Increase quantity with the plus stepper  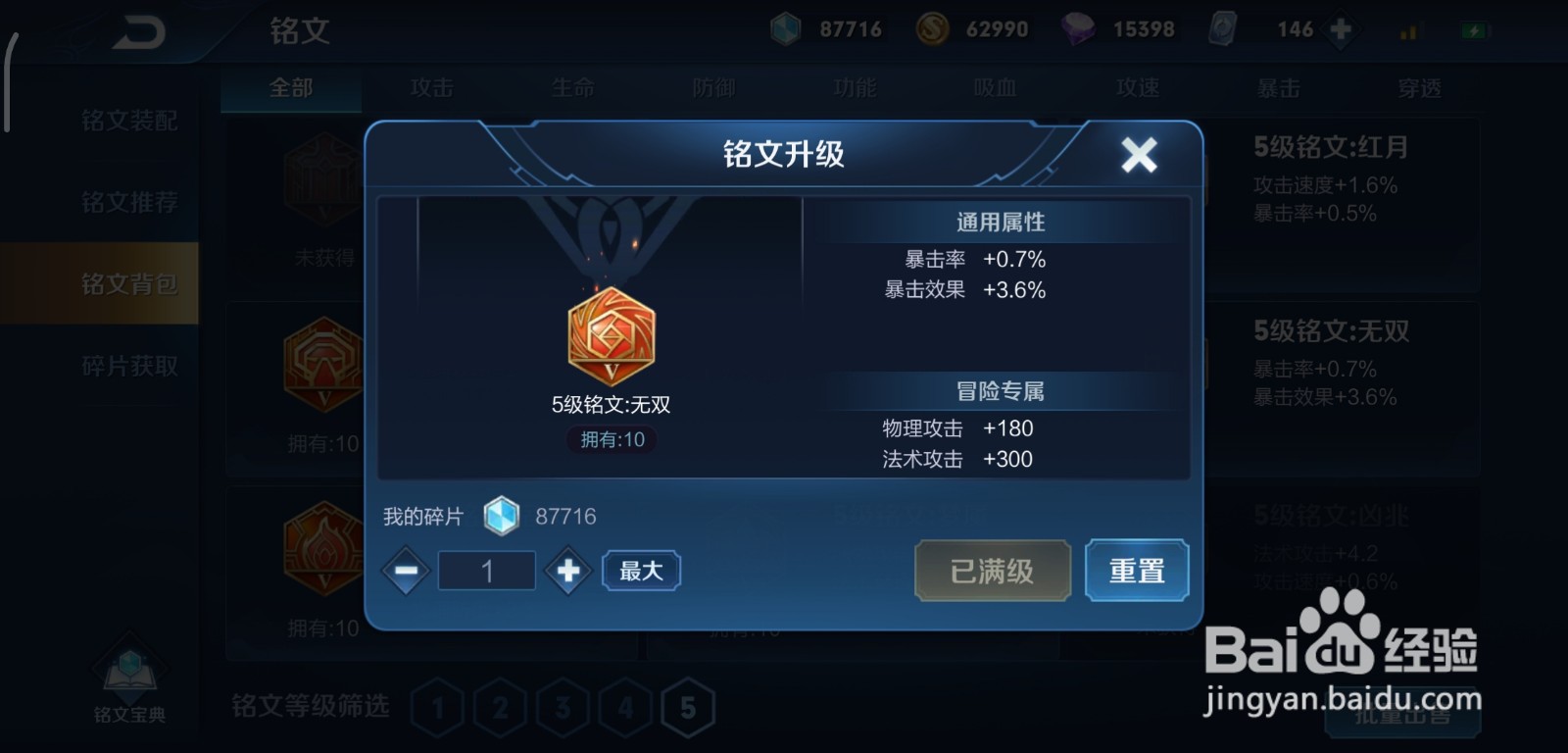point(567,570)
